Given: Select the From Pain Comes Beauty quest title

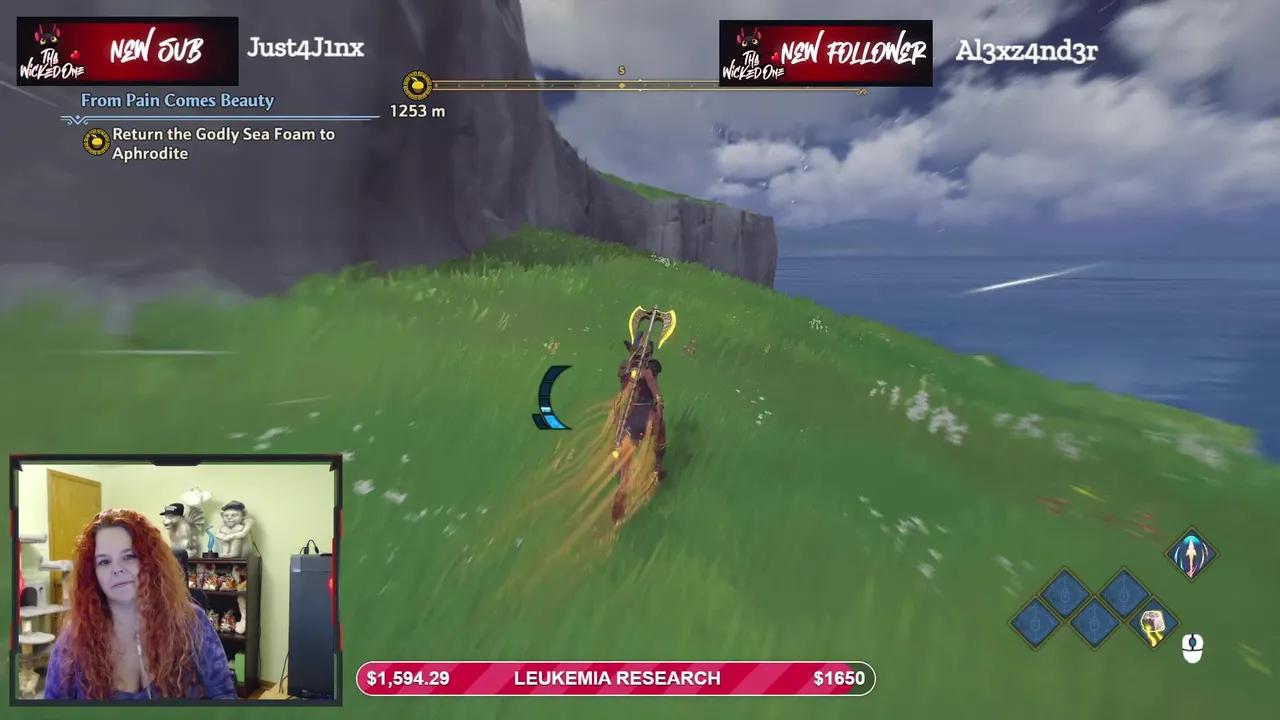Looking at the screenshot, I should (x=180, y=100).
